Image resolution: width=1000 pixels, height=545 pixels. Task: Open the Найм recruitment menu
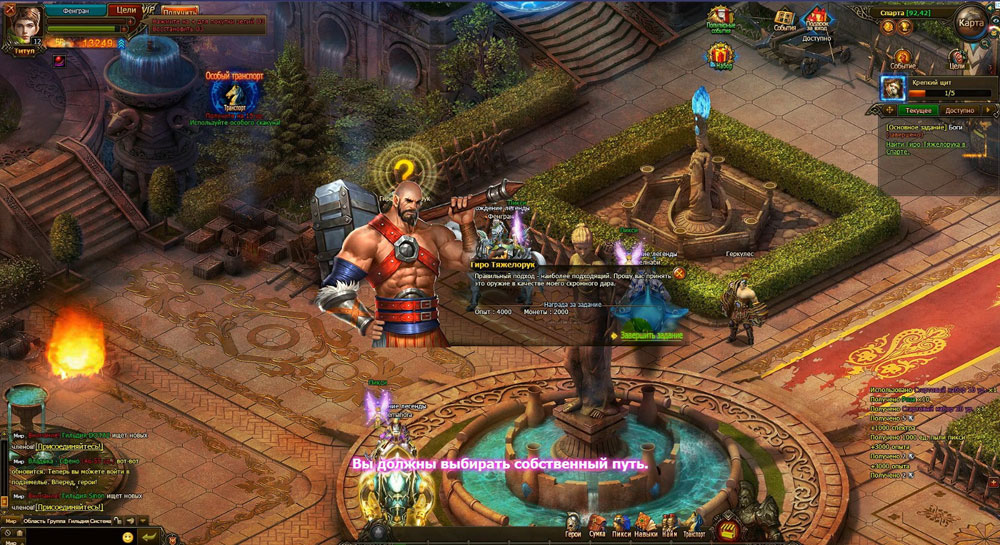coord(669,526)
